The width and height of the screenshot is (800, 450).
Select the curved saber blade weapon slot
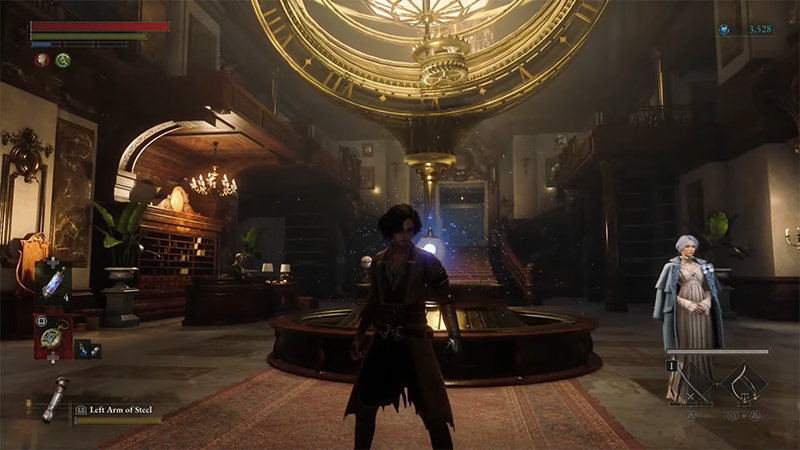[695, 381]
